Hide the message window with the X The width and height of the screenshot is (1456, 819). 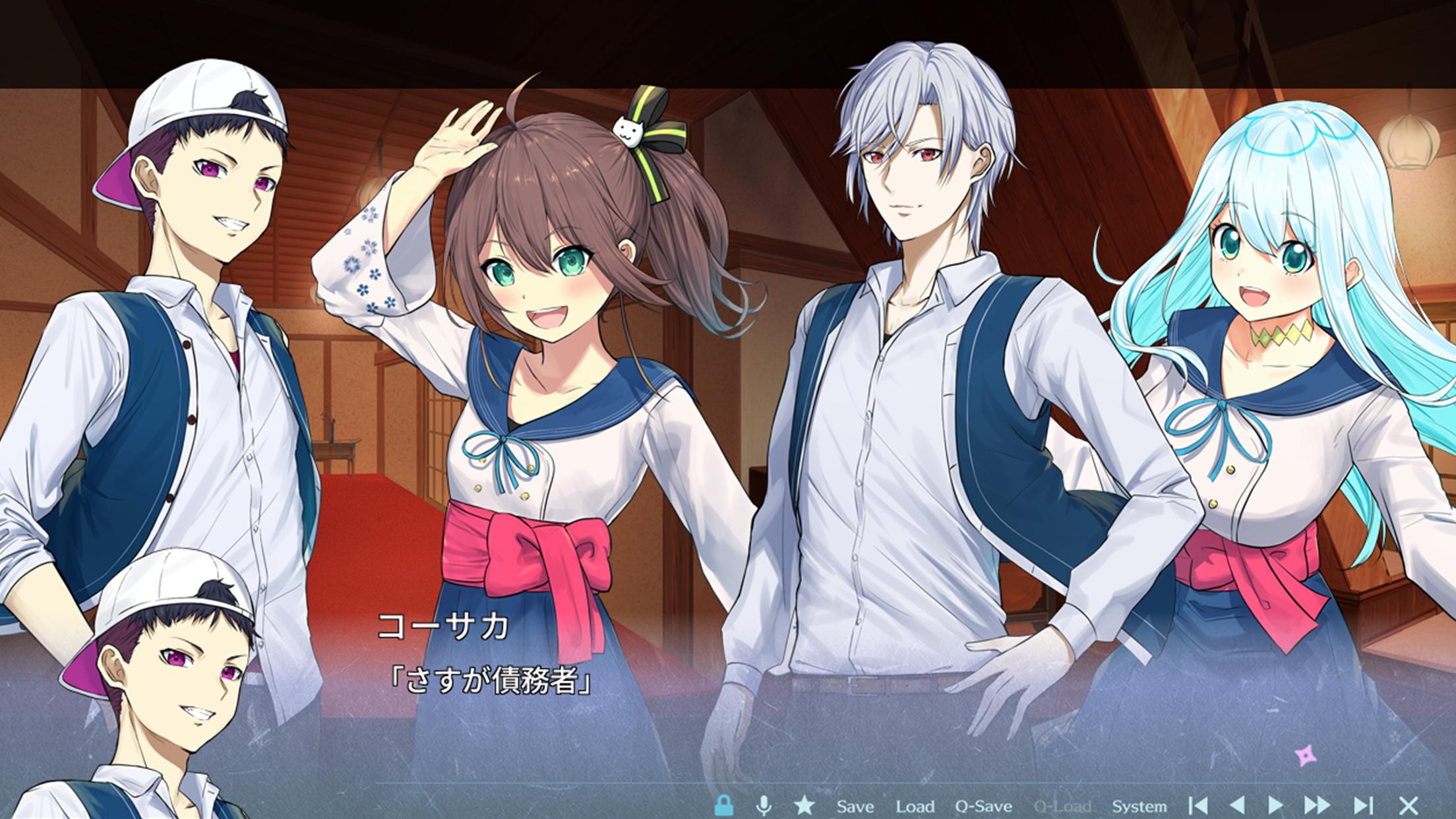click(1409, 805)
